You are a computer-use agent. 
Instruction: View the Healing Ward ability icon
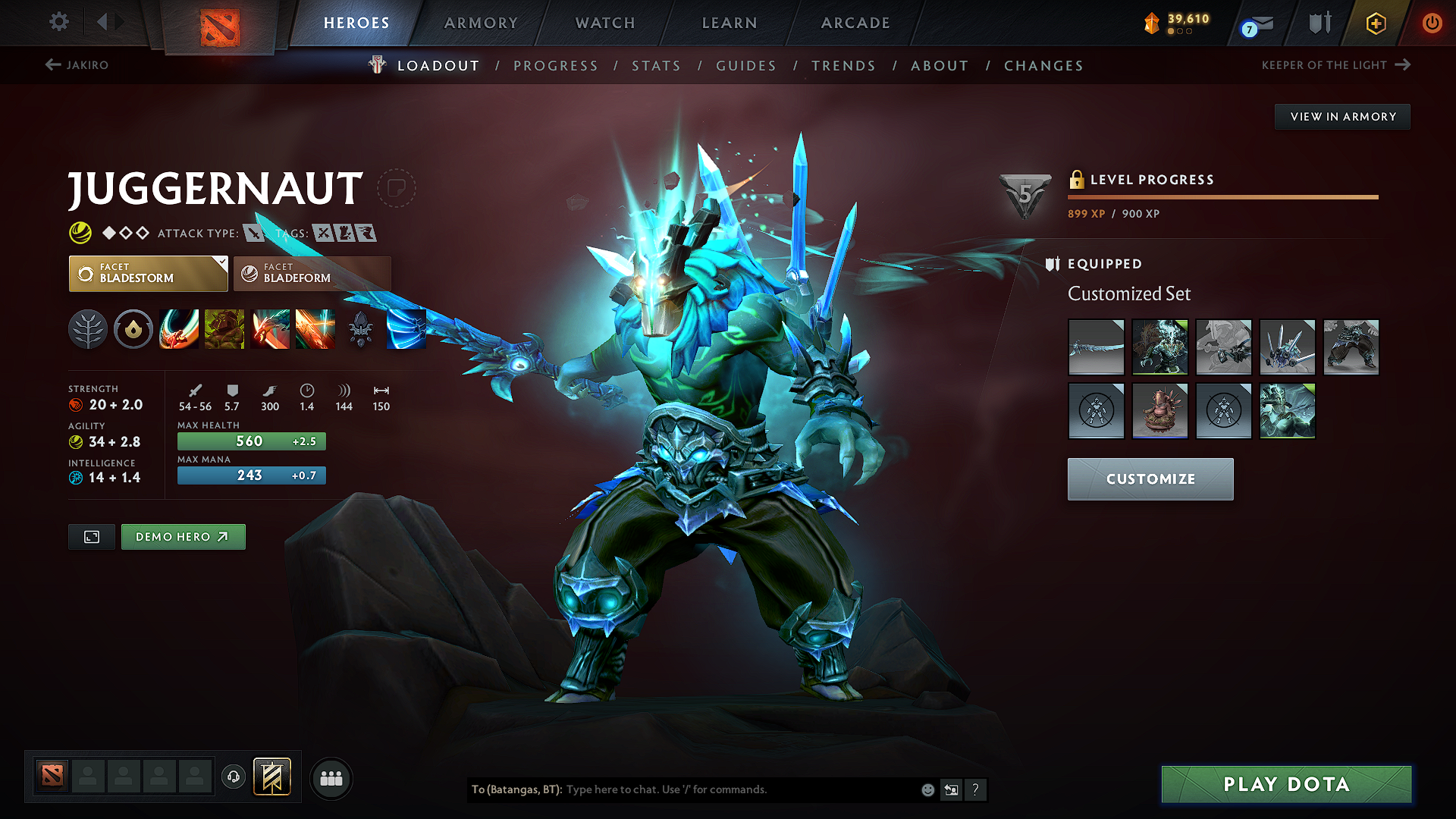(224, 329)
